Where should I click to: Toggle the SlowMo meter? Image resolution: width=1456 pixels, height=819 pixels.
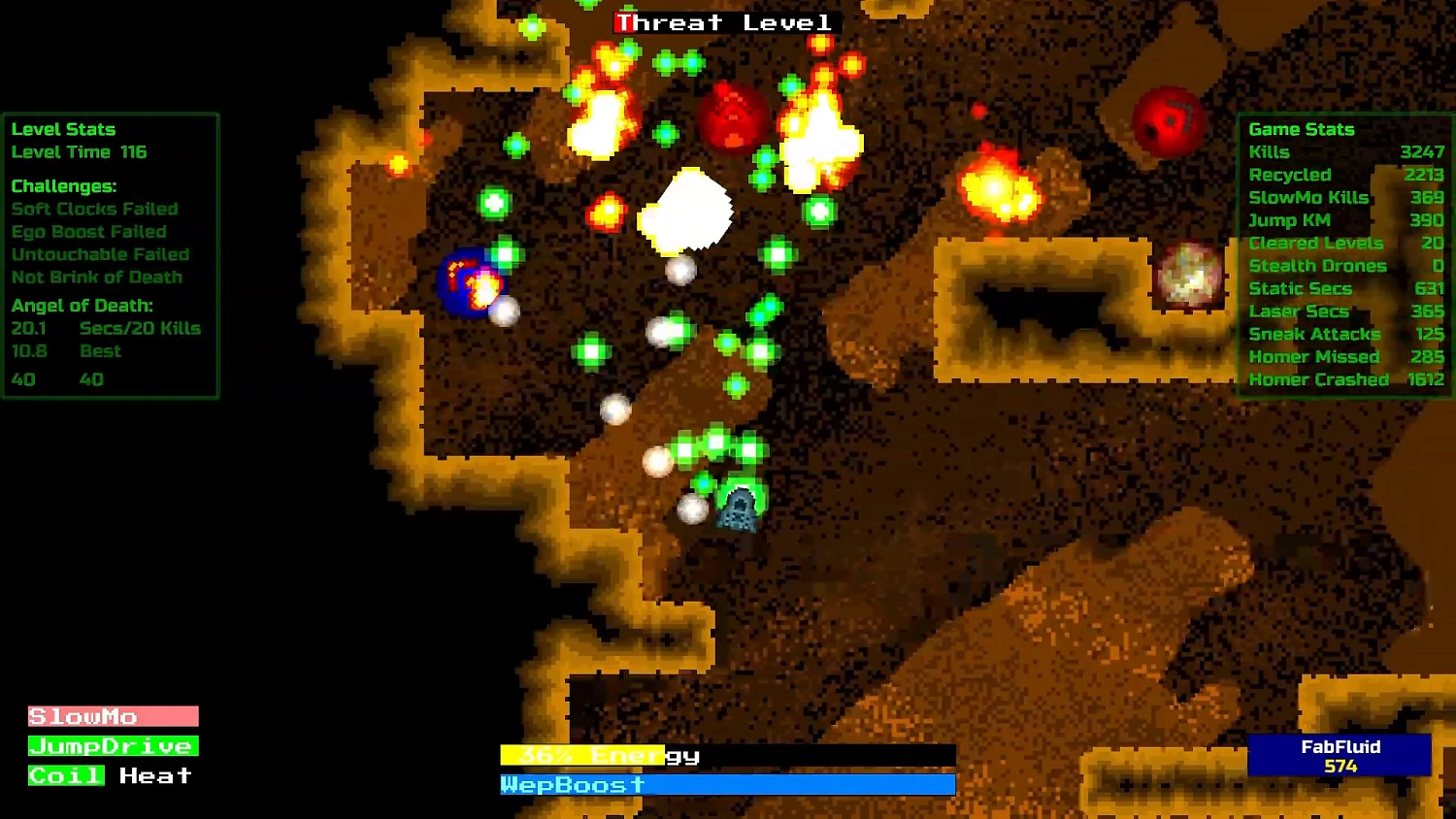[x=112, y=716]
